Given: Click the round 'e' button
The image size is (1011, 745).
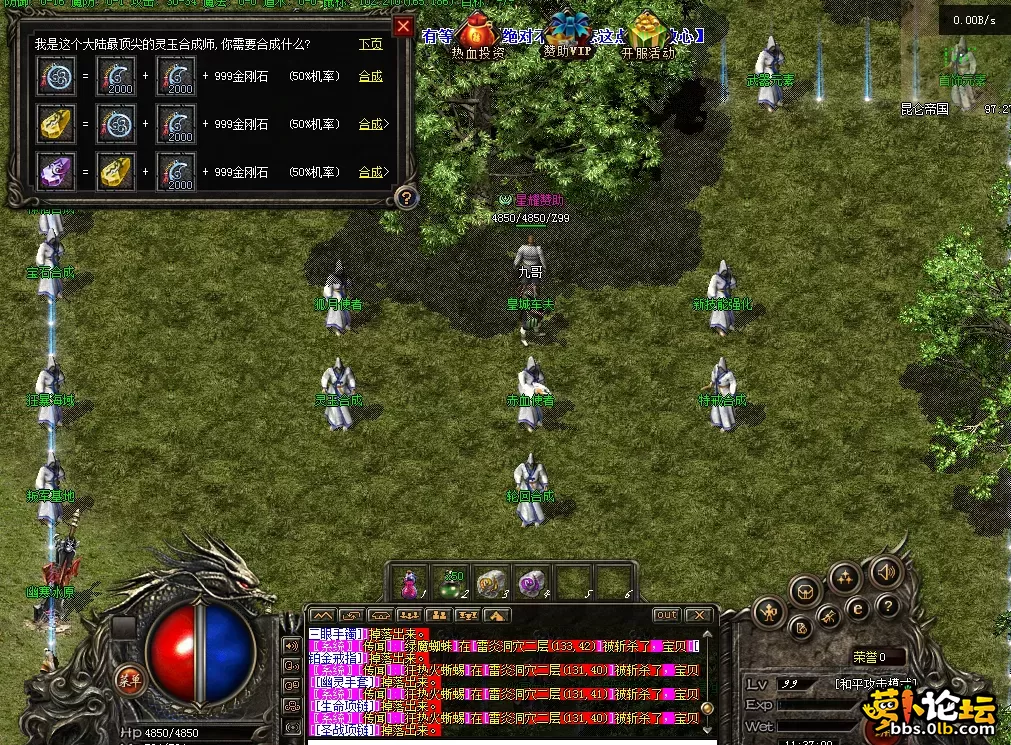Looking at the screenshot, I should (x=856, y=607).
